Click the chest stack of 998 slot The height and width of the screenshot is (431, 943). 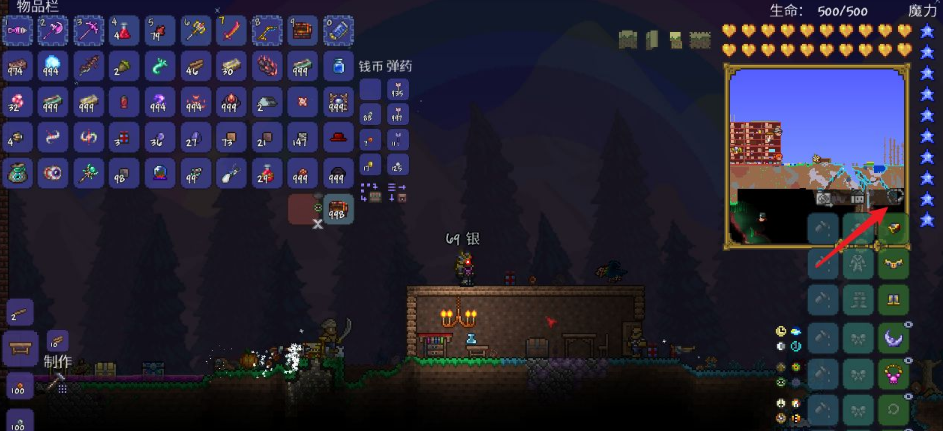tap(338, 209)
